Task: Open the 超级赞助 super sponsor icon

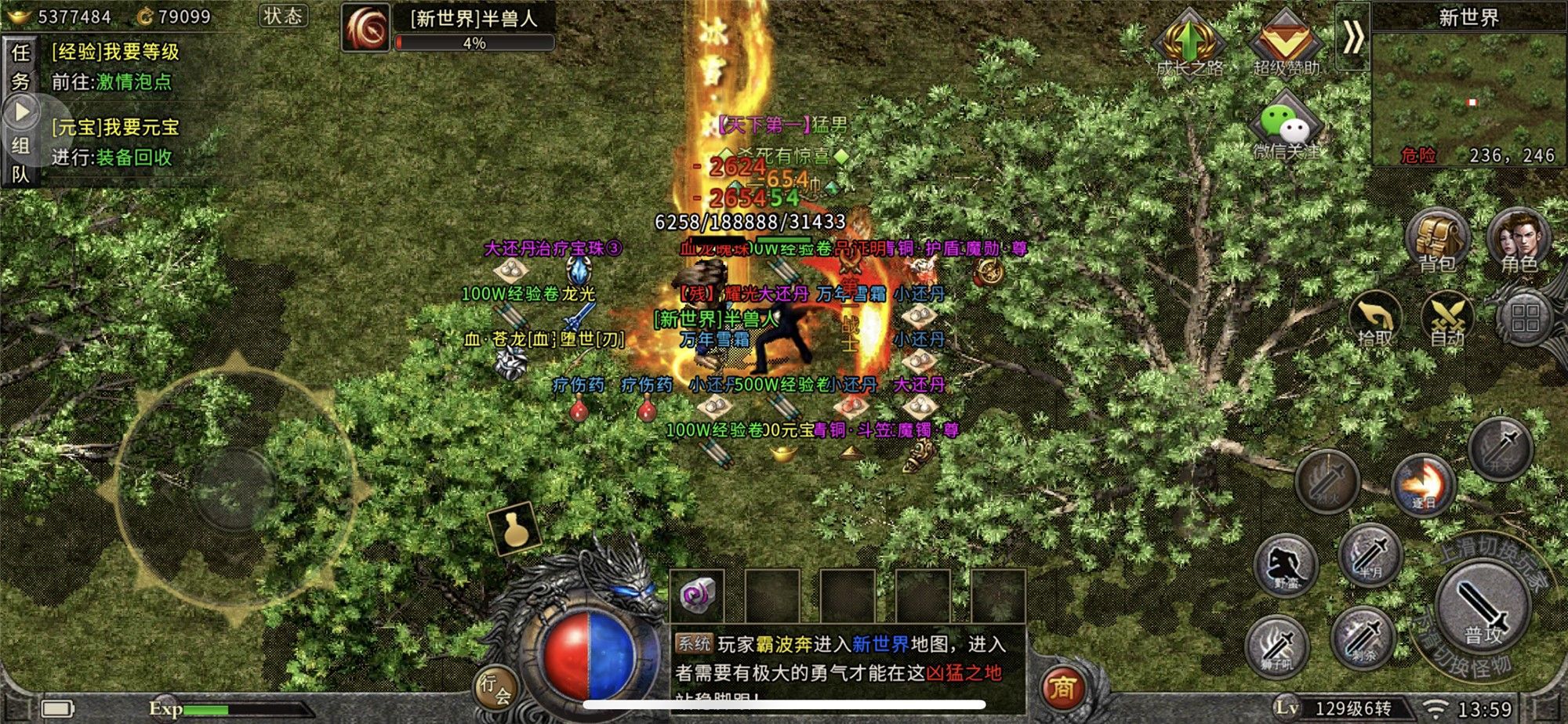Action: [1286, 43]
